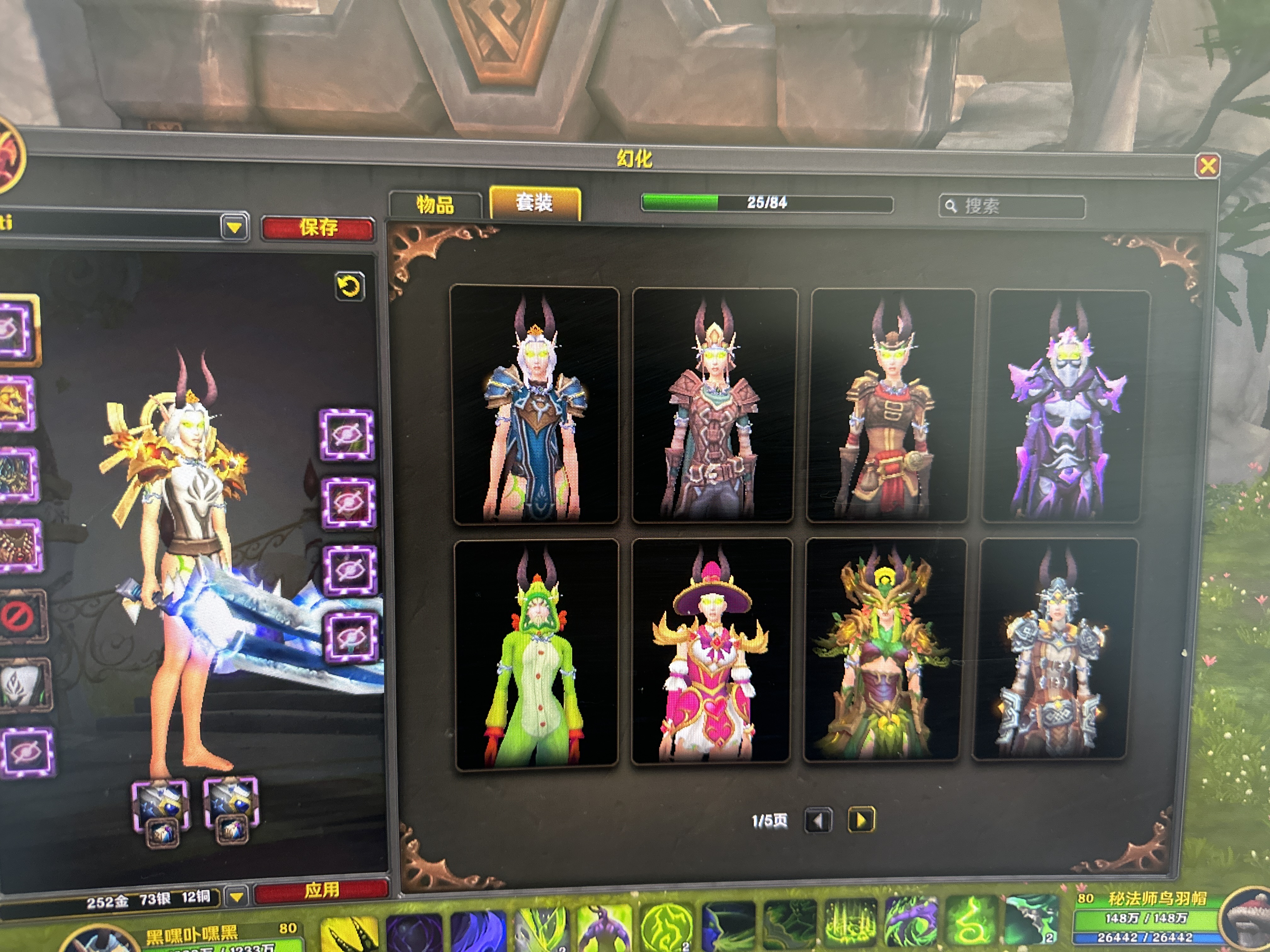Select the green dinosaur costume set
Viewport: 1270px width, 952px height.
[536, 654]
